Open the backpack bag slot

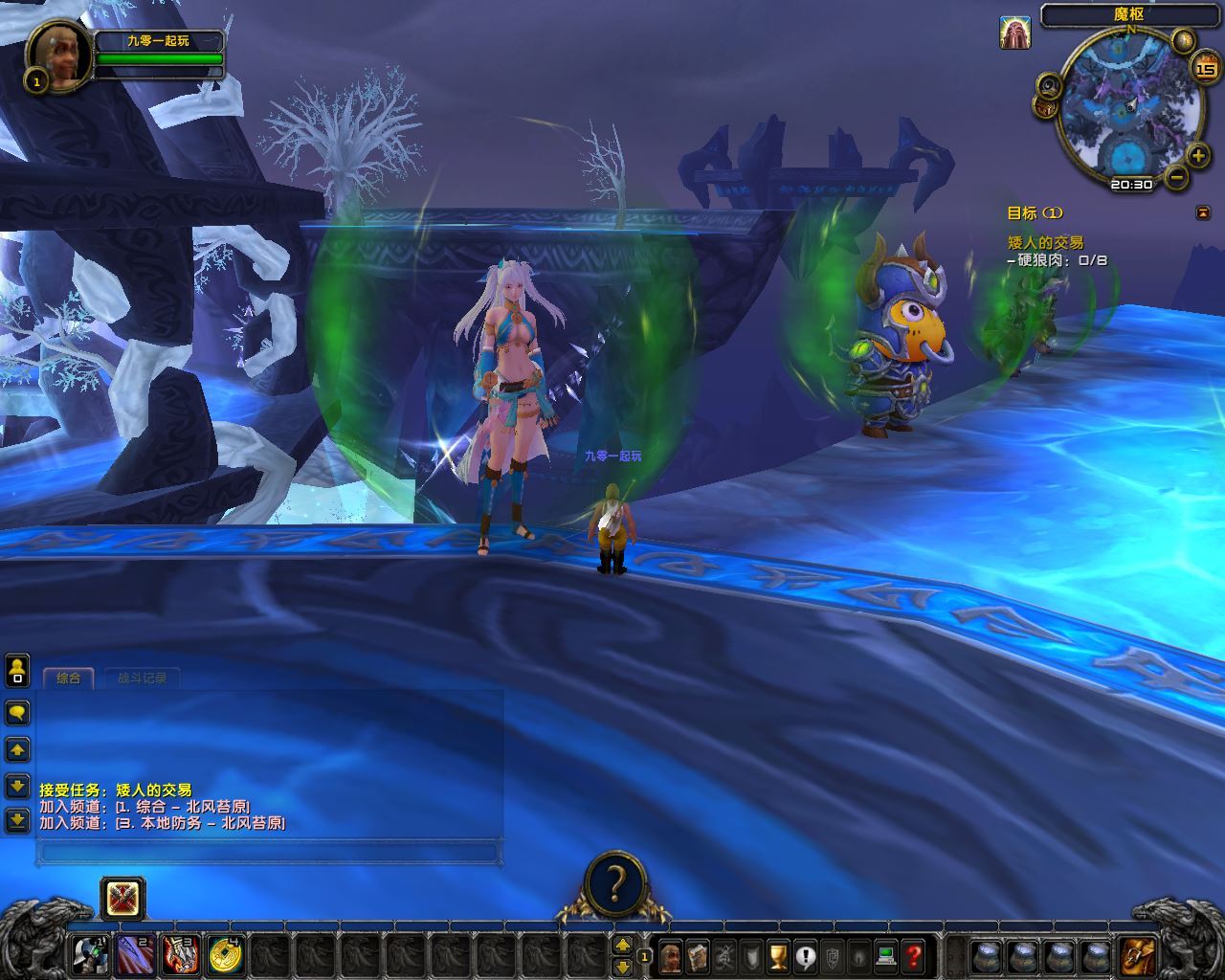coord(1137,954)
